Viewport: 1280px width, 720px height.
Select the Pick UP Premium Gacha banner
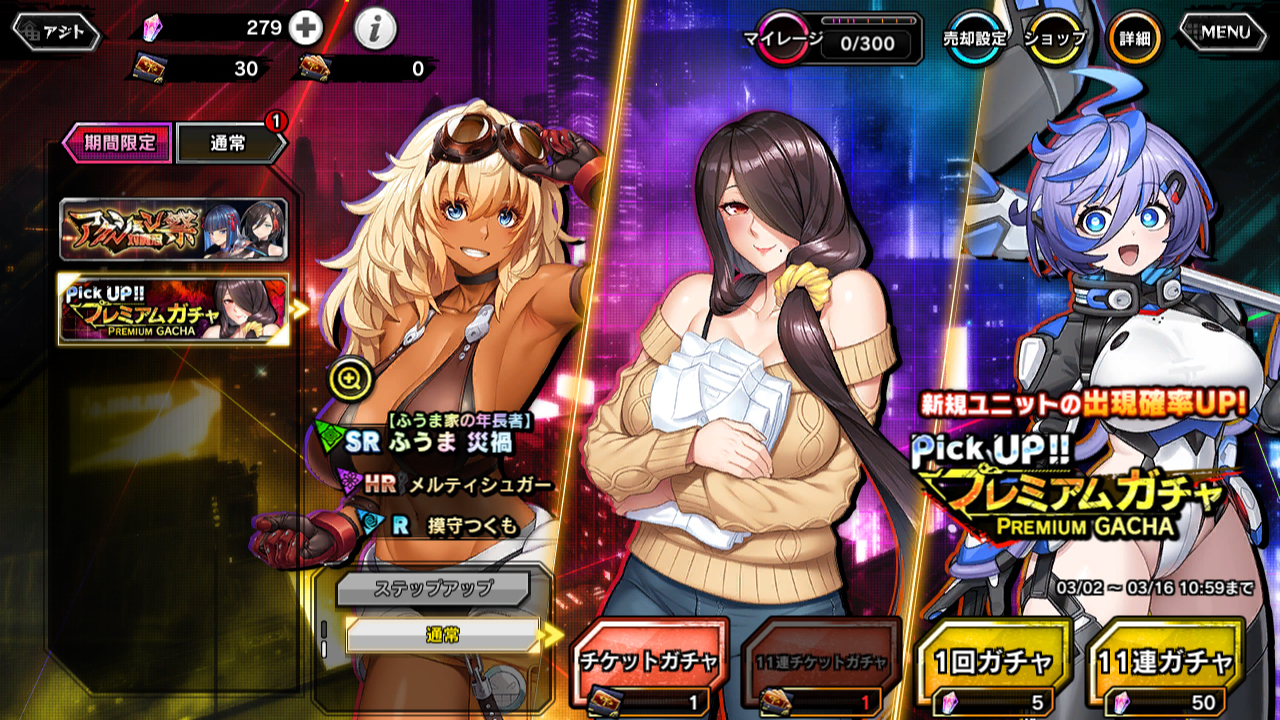(x=173, y=309)
